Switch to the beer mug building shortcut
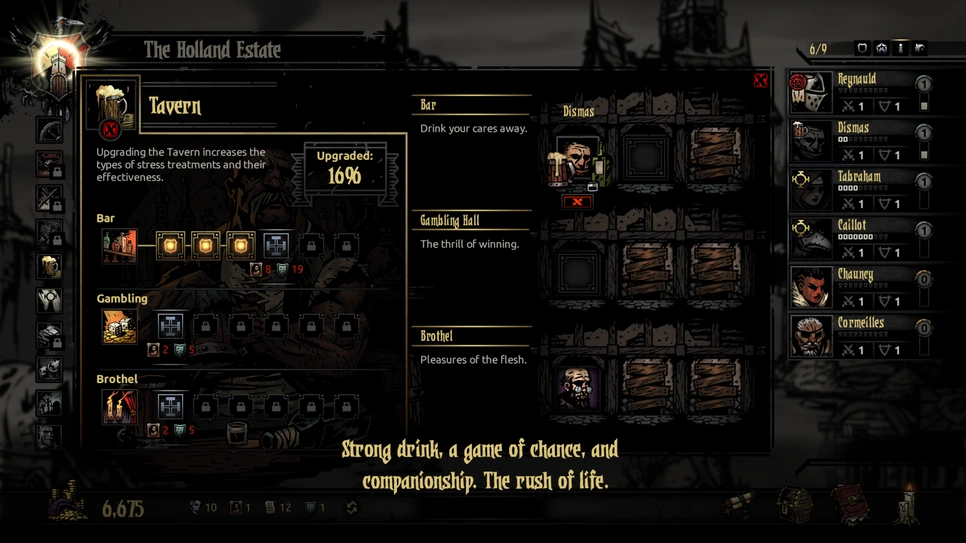The image size is (966, 543). click(x=49, y=267)
